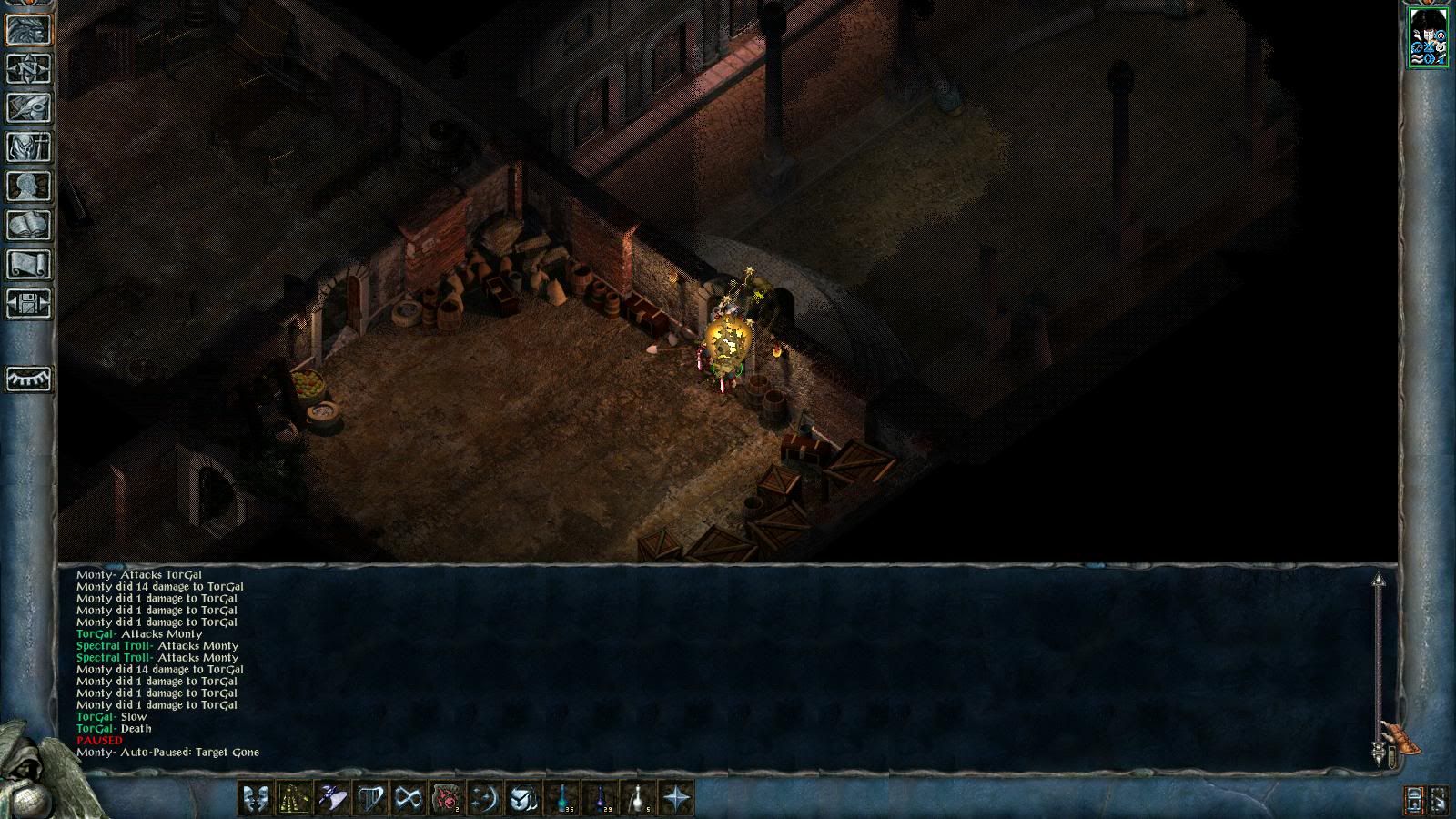
Task: Open the character record silhouette button
Action: [29, 186]
